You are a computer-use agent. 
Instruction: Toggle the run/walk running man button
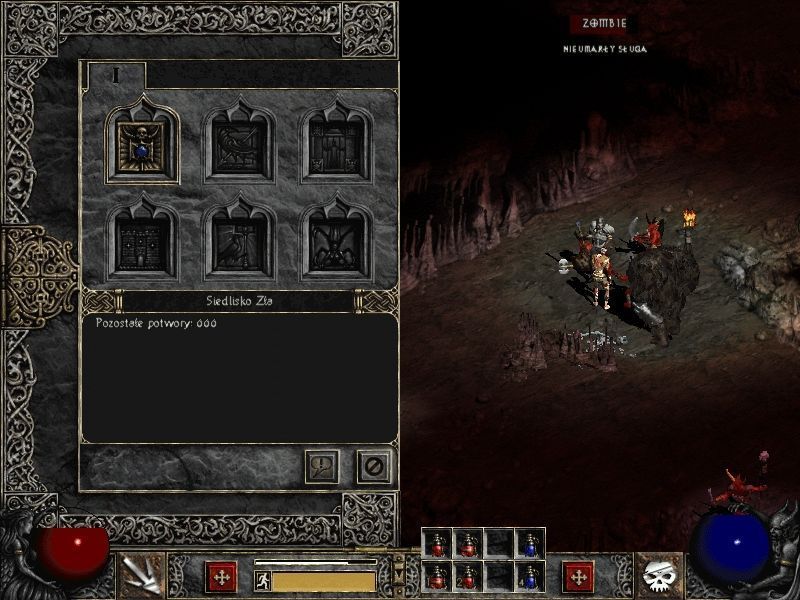click(x=263, y=581)
